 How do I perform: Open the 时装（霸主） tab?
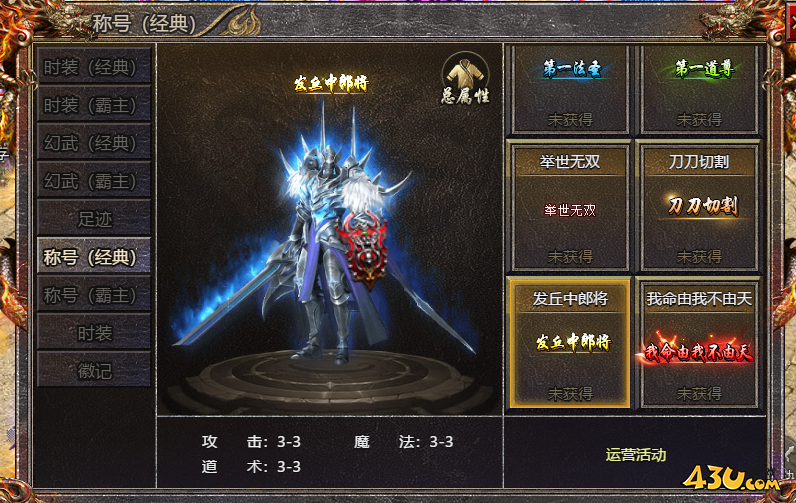[x=94, y=105]
